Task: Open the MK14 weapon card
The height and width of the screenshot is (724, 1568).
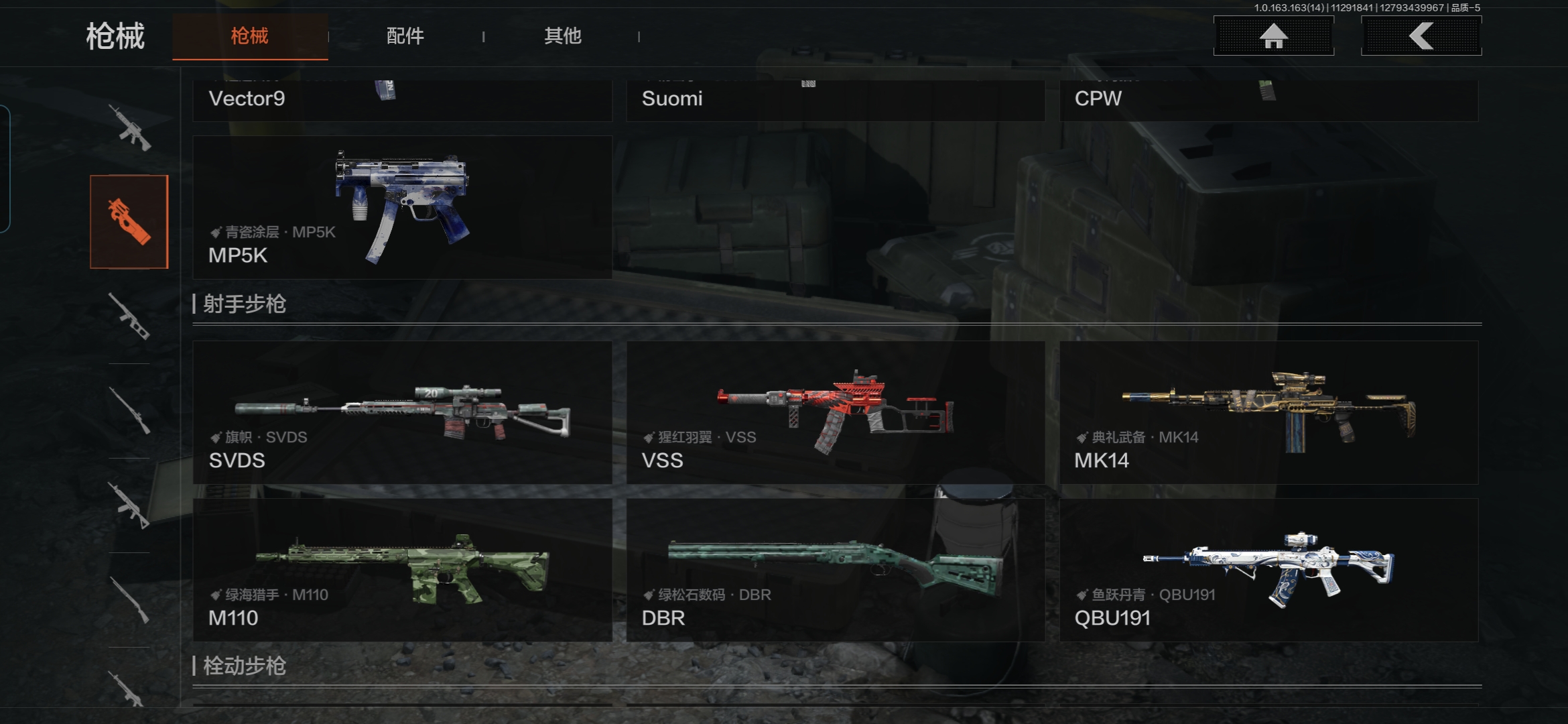Action: point(1268,412)
